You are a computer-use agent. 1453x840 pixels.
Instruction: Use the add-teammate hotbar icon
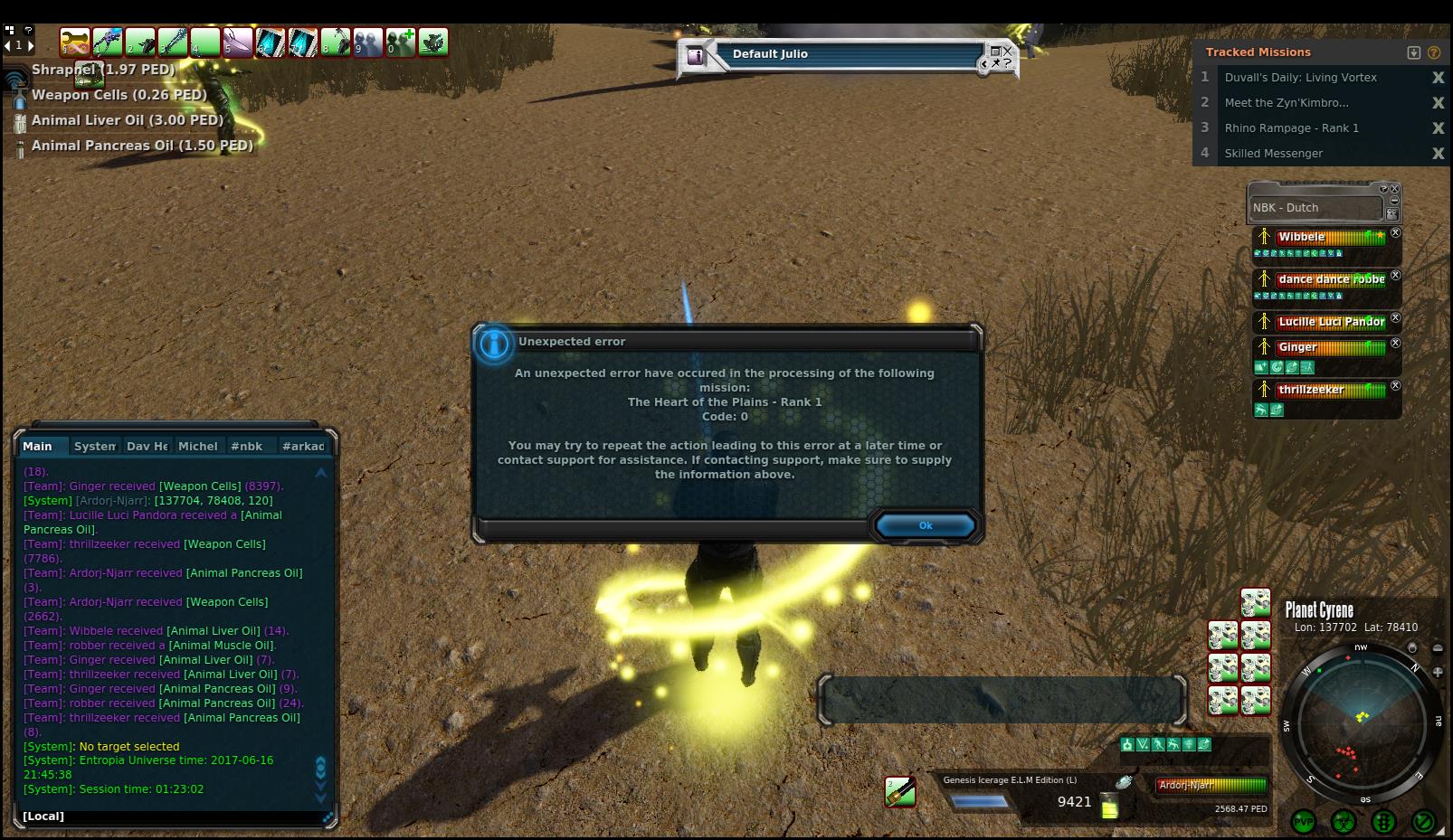coord(401,42)
